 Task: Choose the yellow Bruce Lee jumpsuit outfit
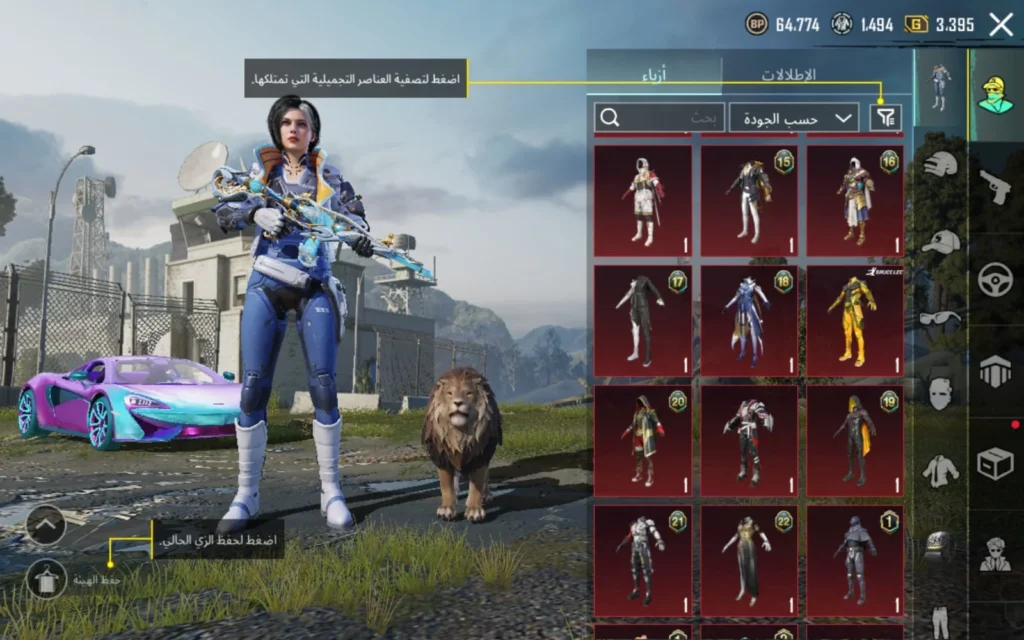click(855, 320)
